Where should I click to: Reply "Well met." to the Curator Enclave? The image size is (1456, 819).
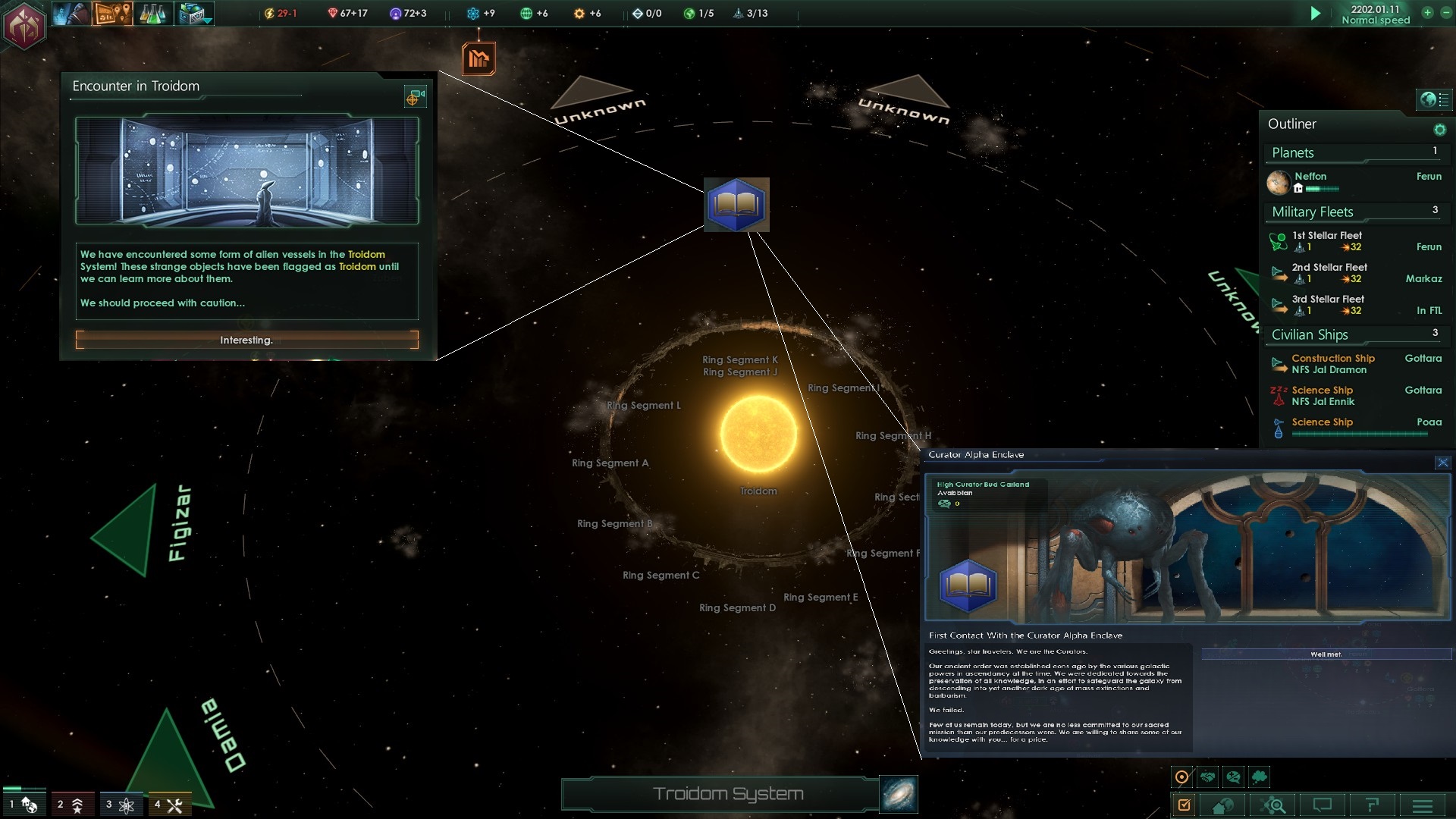[x=1326, y=654]
